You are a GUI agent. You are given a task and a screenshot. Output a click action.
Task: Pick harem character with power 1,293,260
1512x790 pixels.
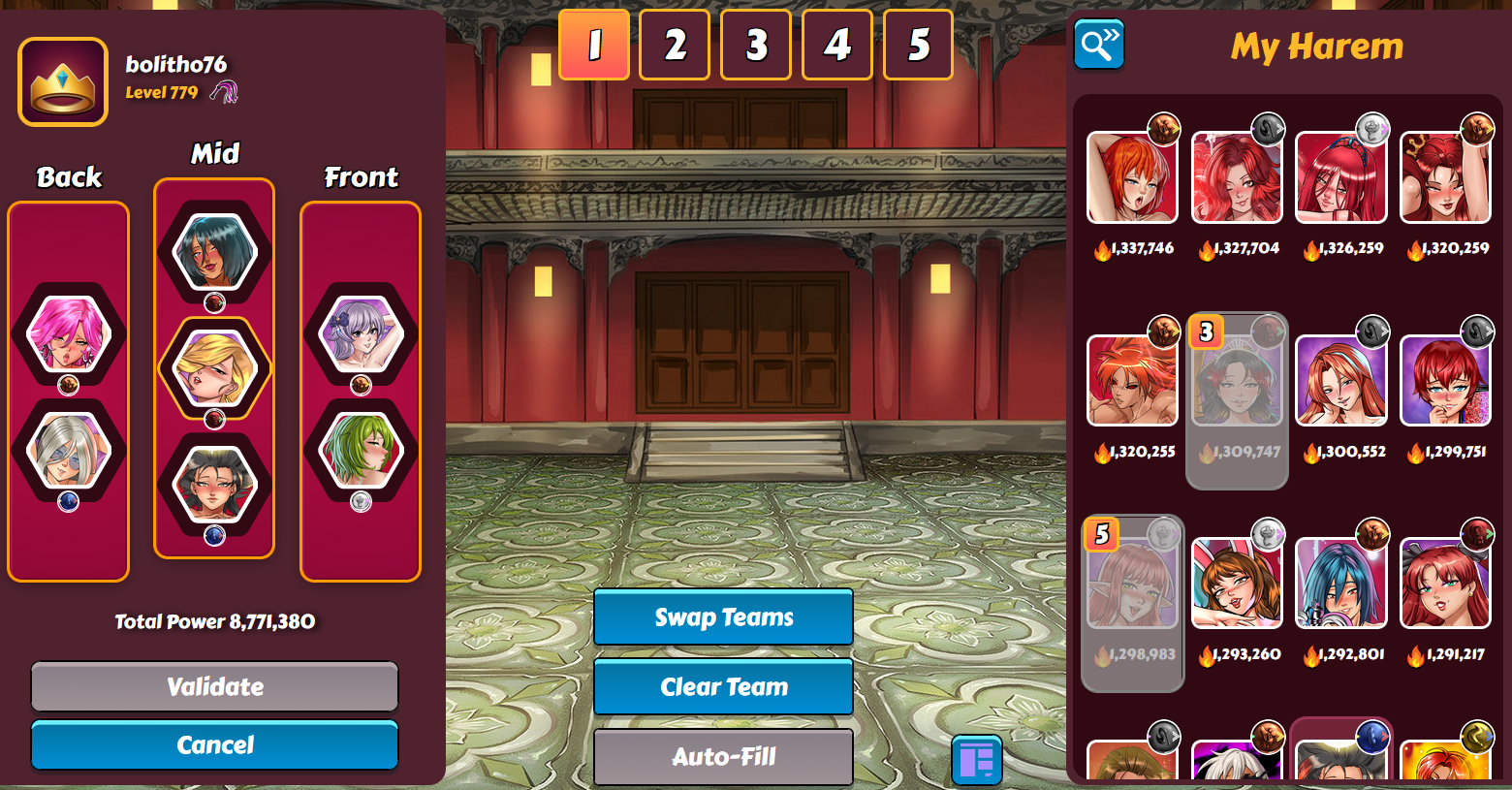pyautogui.click(x=1237, y=584)
